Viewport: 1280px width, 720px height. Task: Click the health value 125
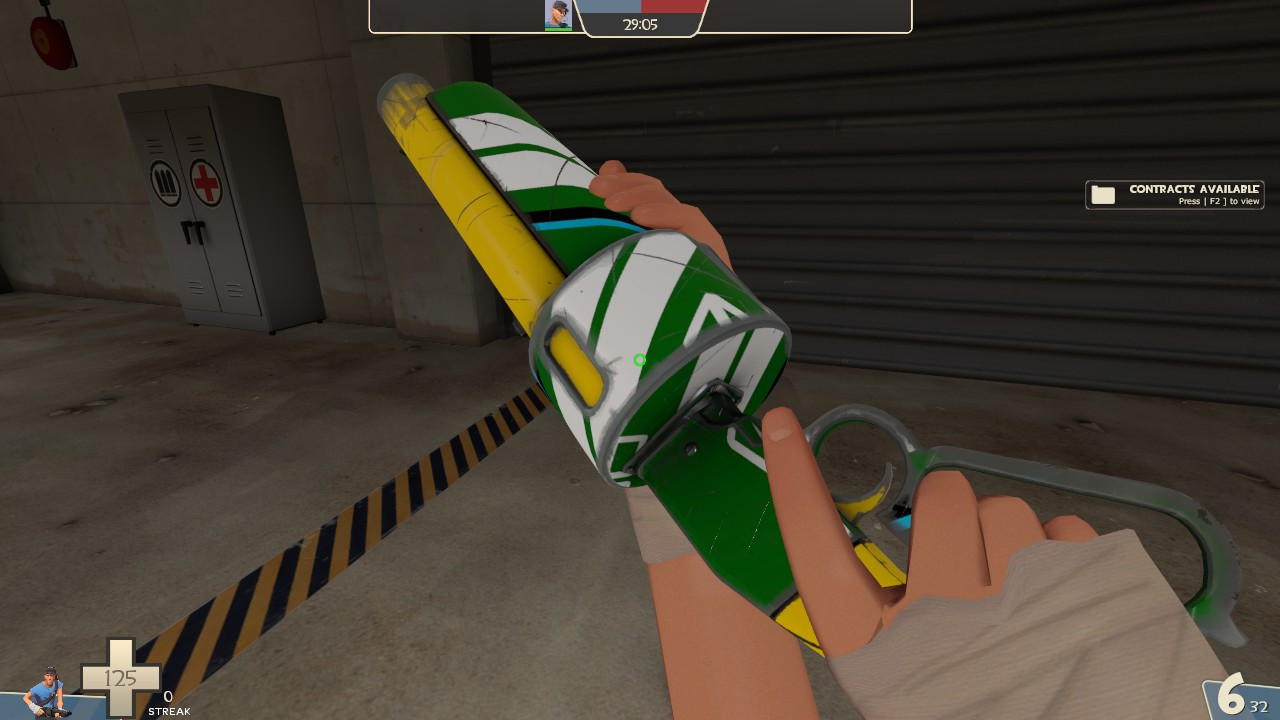click(x=120, y=678)
